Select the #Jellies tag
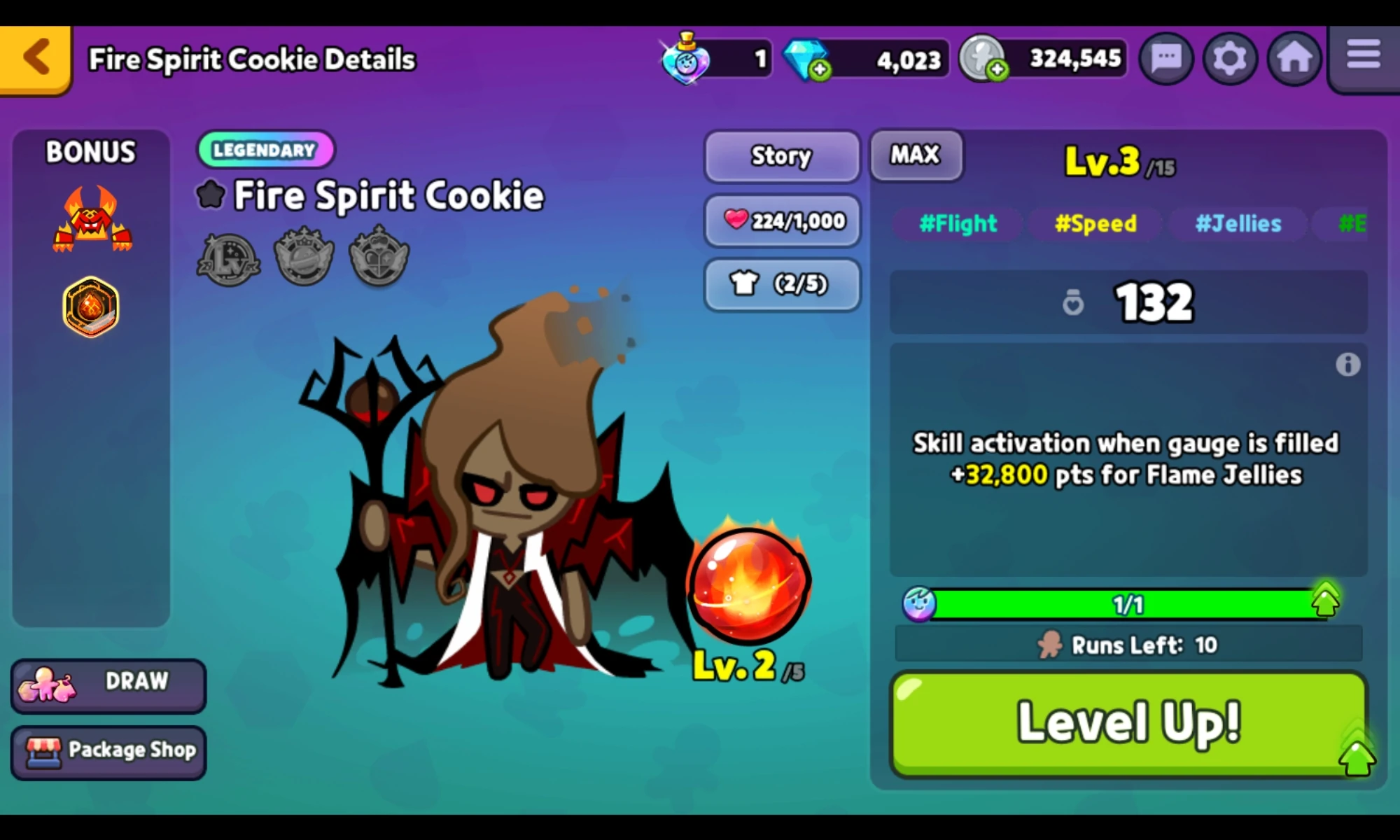This screenshot has height=840, width=1400. (1238, 224)
